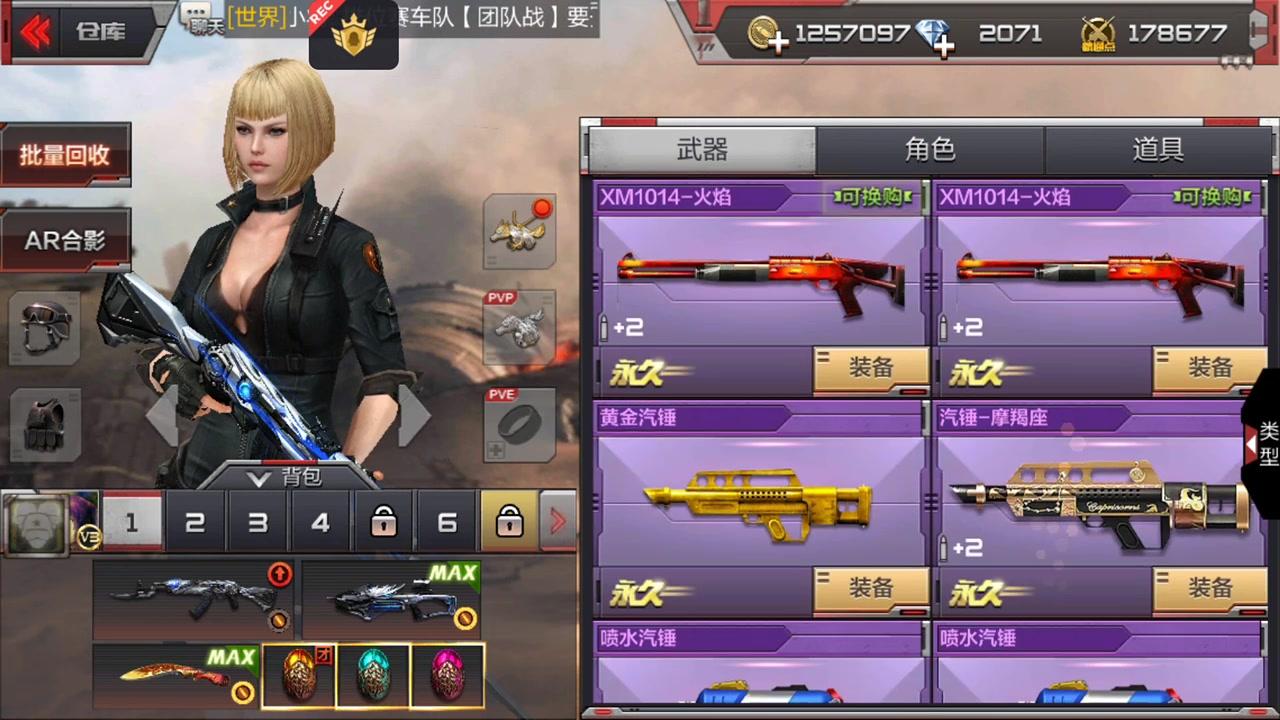The height and width of the screenshot is (720, 1280).
Task: Open the PVP pet slot
Action: (x=519, y=325)
